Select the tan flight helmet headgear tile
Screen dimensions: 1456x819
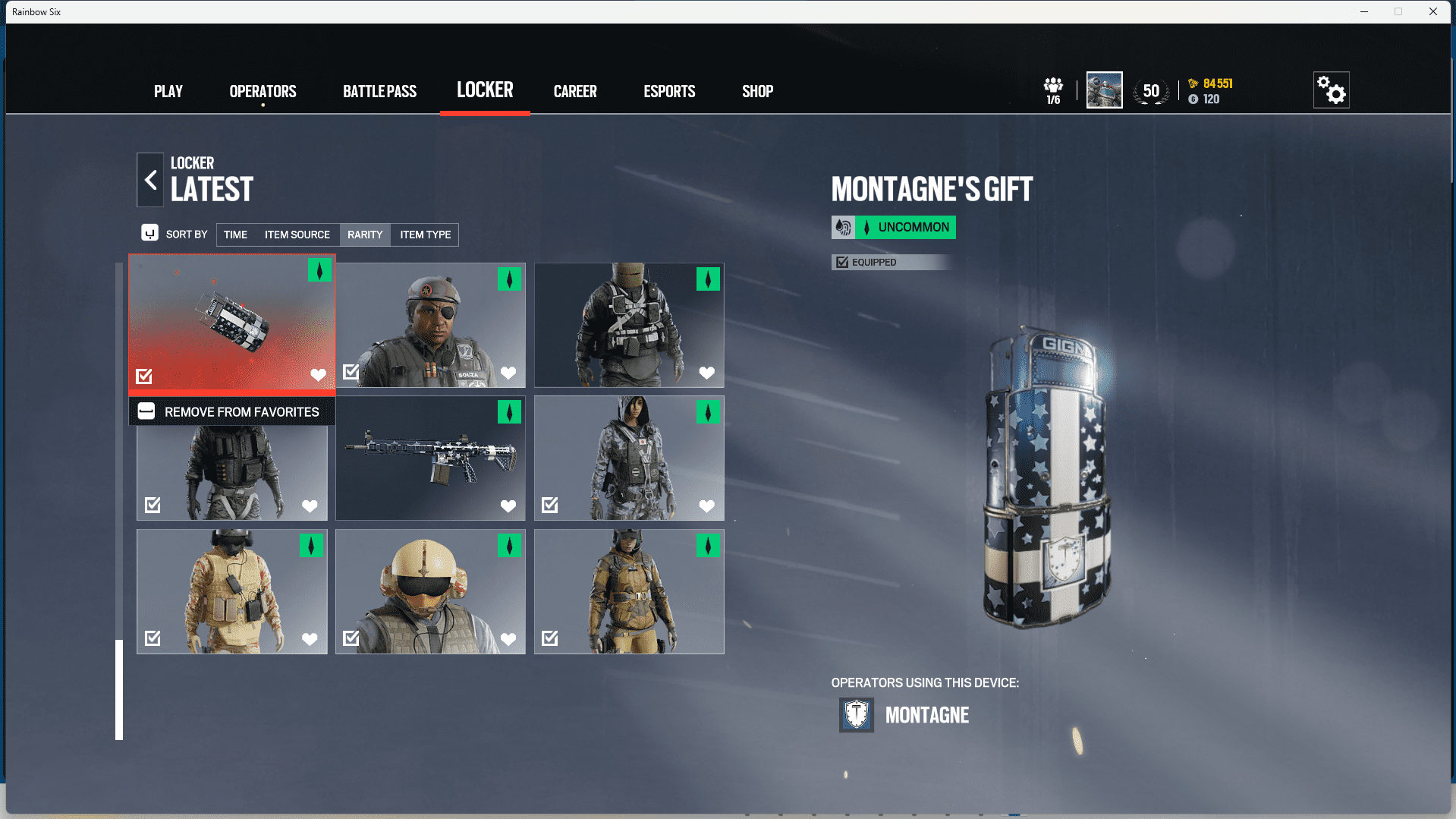[x=430, y=591]
